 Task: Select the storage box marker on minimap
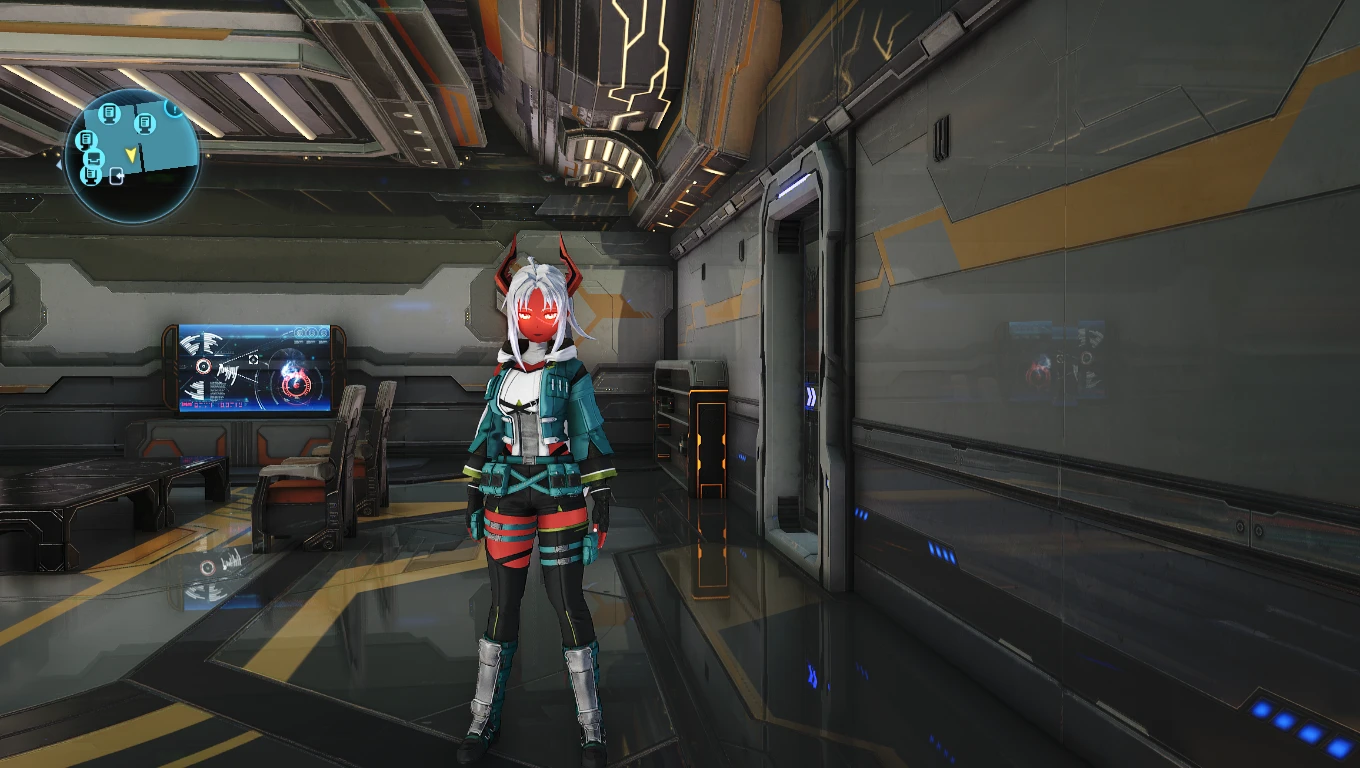(x=94, y=158)
